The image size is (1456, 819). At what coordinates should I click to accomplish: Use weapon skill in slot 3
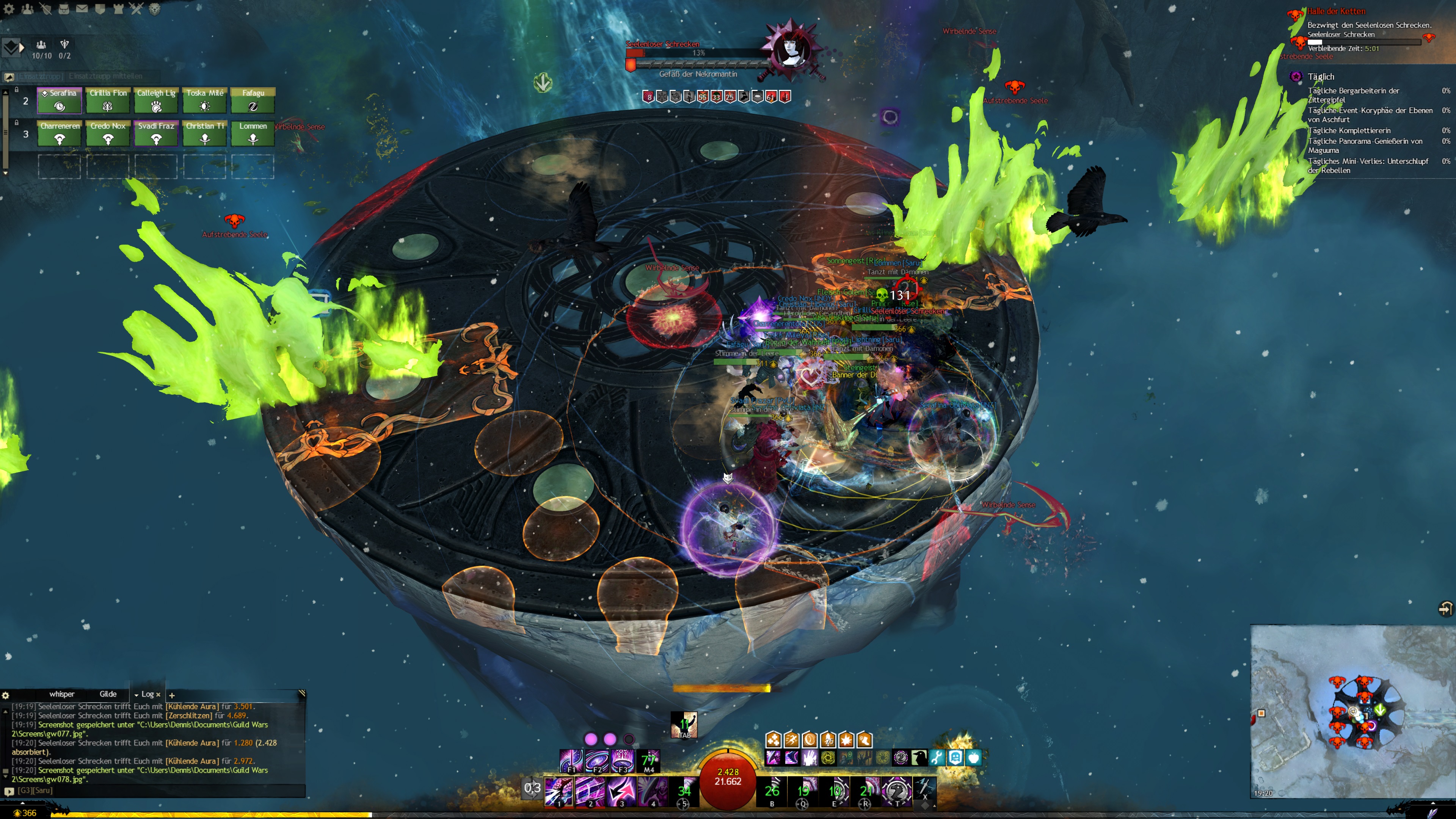coord(621,791)
